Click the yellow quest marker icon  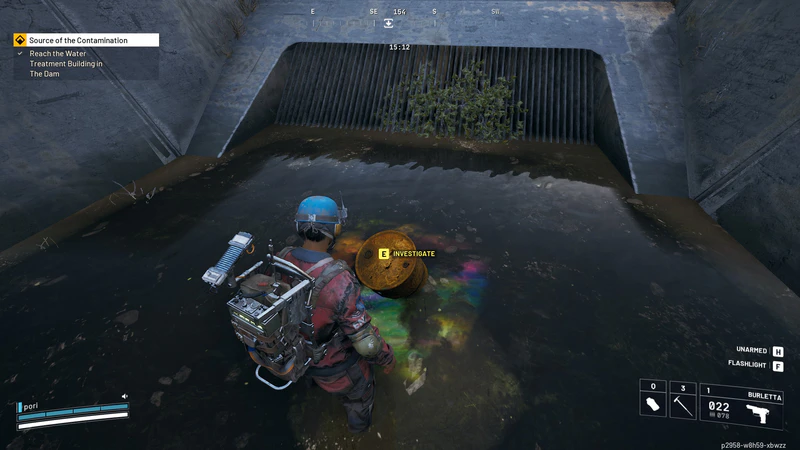[x=20, y=40]
